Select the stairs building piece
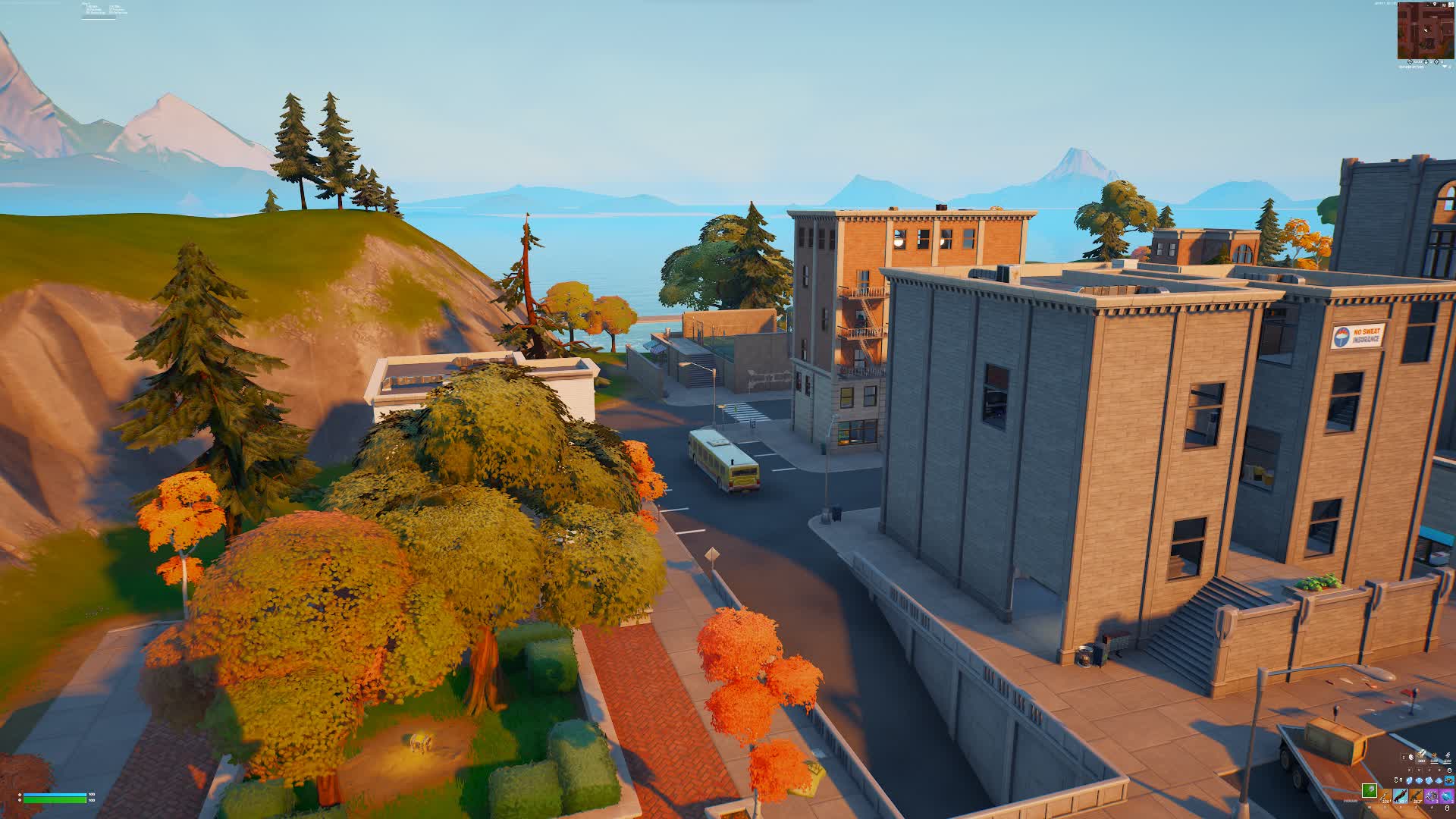 click(1429, 780)
